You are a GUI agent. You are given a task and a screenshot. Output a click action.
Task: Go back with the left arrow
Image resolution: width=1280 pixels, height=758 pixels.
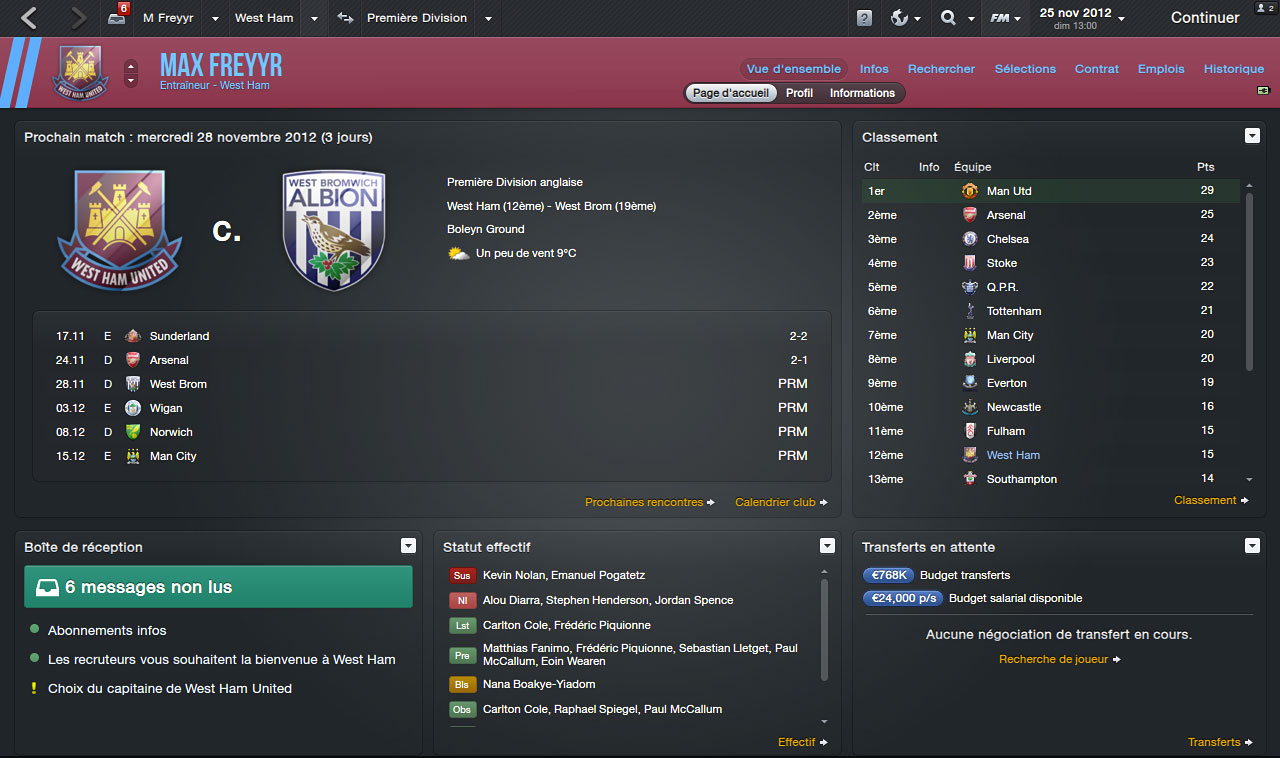tap(29, 18)
